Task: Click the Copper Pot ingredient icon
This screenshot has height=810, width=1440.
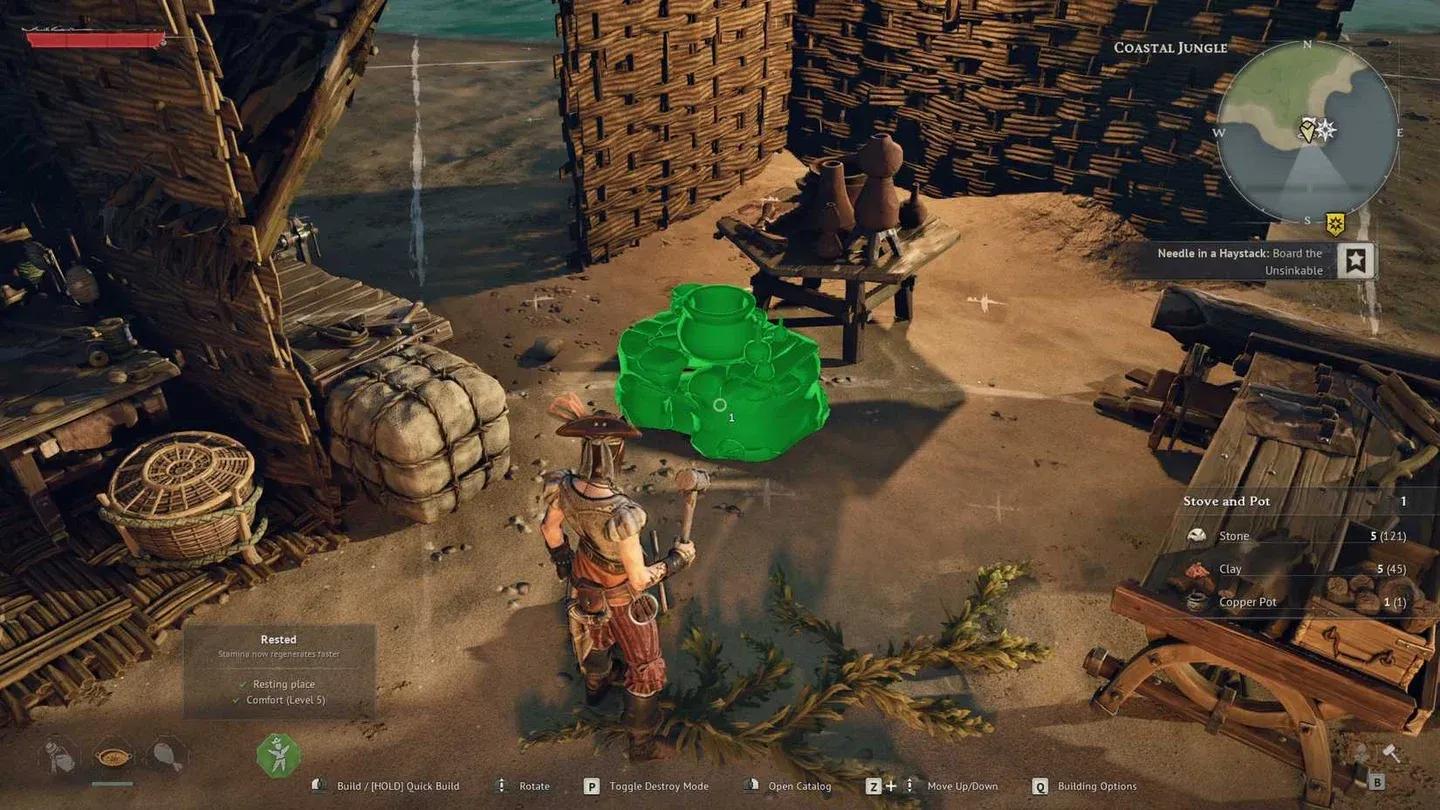Action: 1196,600
